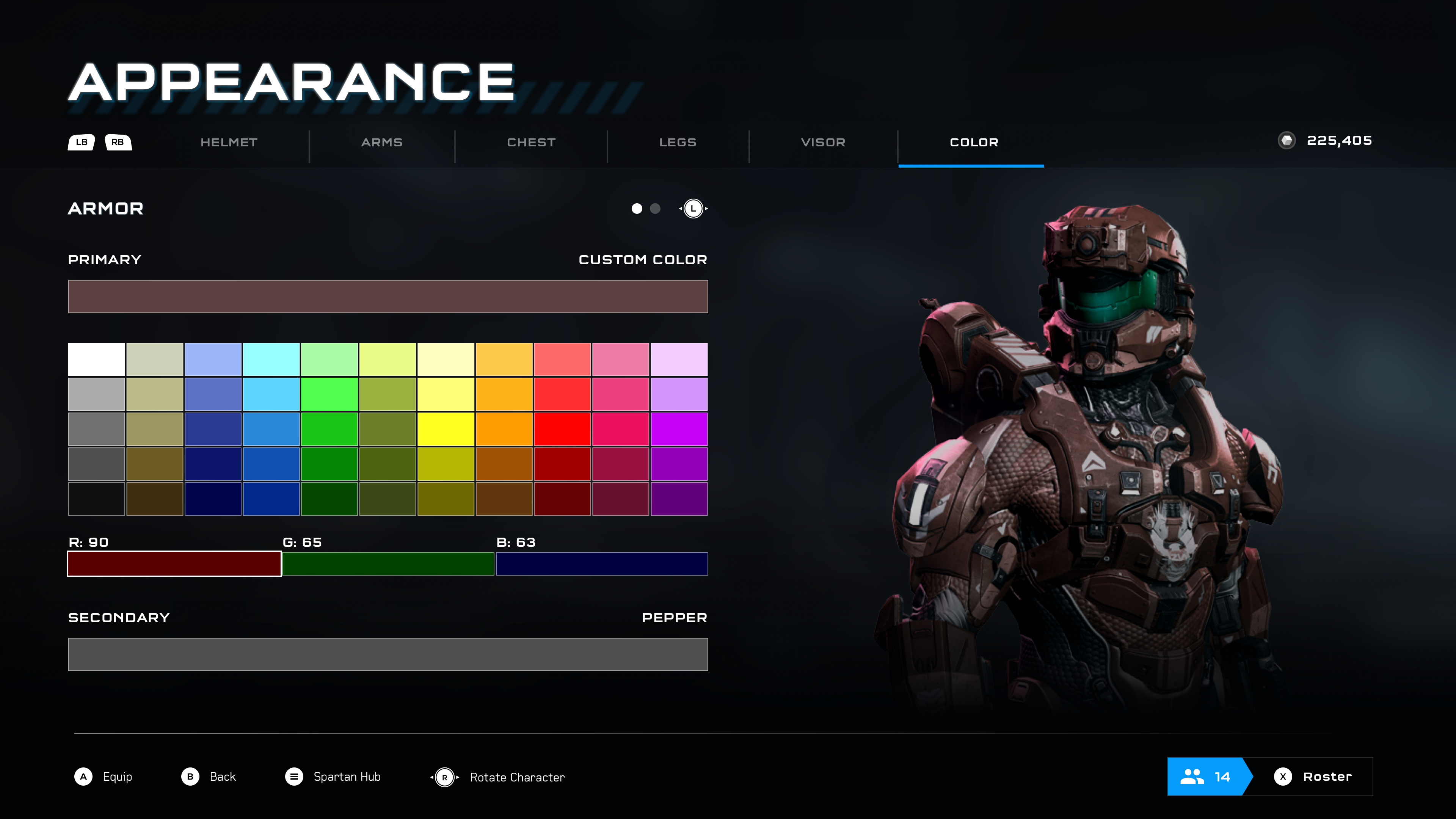
Task: Click the credits currency icon beside 225,405
Action: click(x=1288, y=141)
